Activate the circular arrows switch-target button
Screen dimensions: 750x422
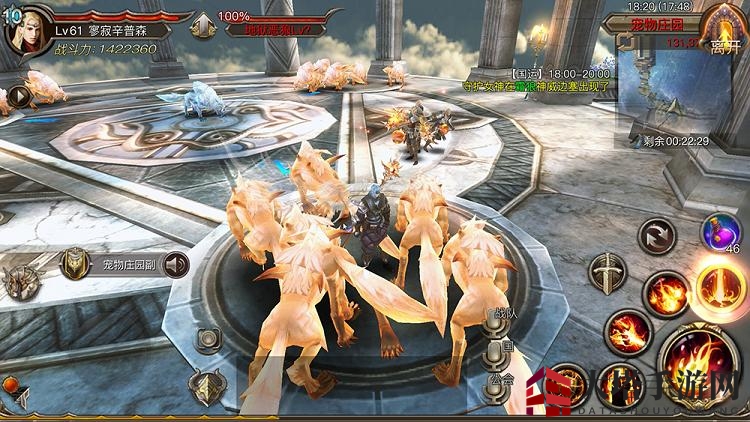(x=657, y=236)
